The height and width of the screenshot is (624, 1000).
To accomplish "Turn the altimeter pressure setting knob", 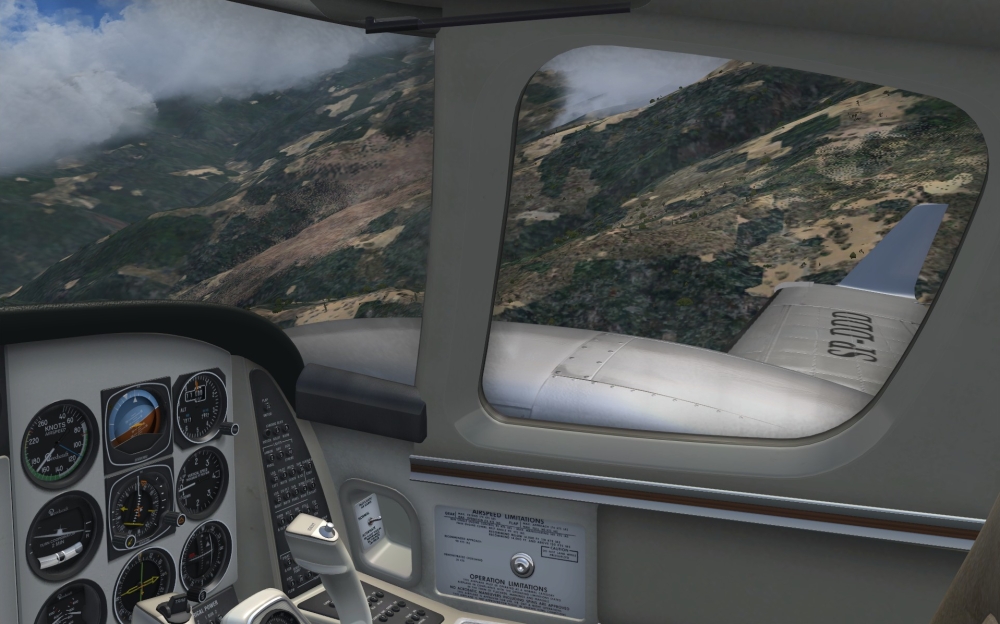I will (x=229, y=428).
